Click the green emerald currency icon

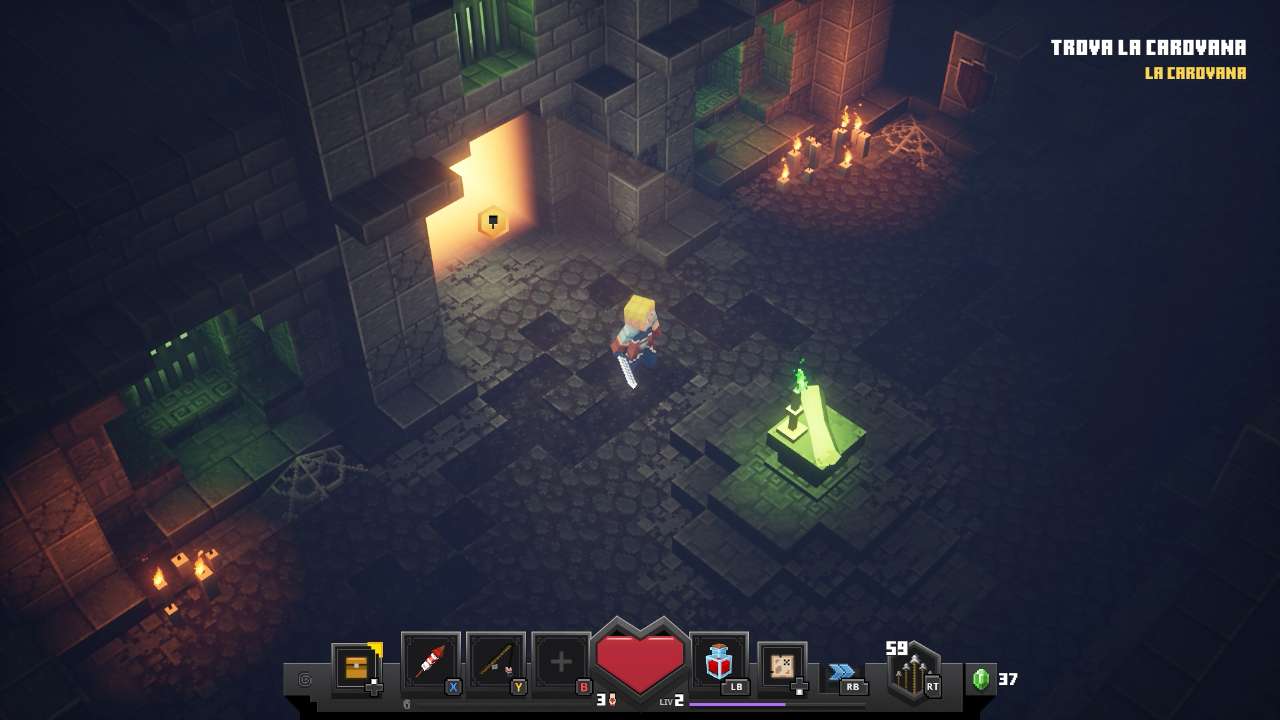[981, 679]
